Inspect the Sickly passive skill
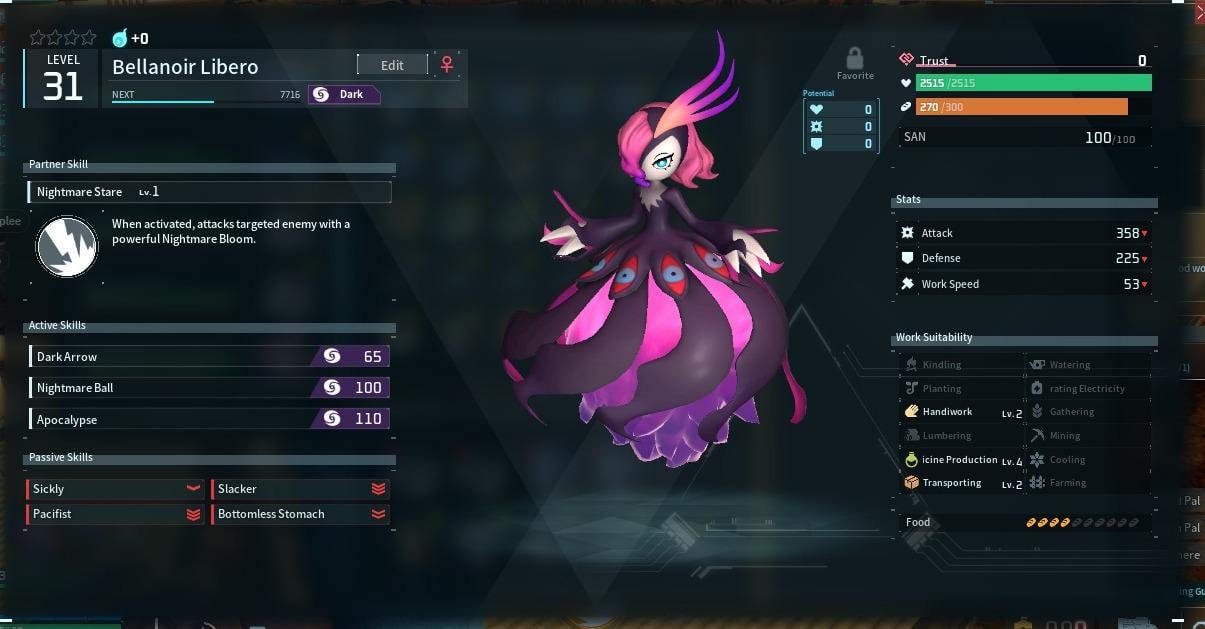The image size is (1205, 629). (115, 489)
